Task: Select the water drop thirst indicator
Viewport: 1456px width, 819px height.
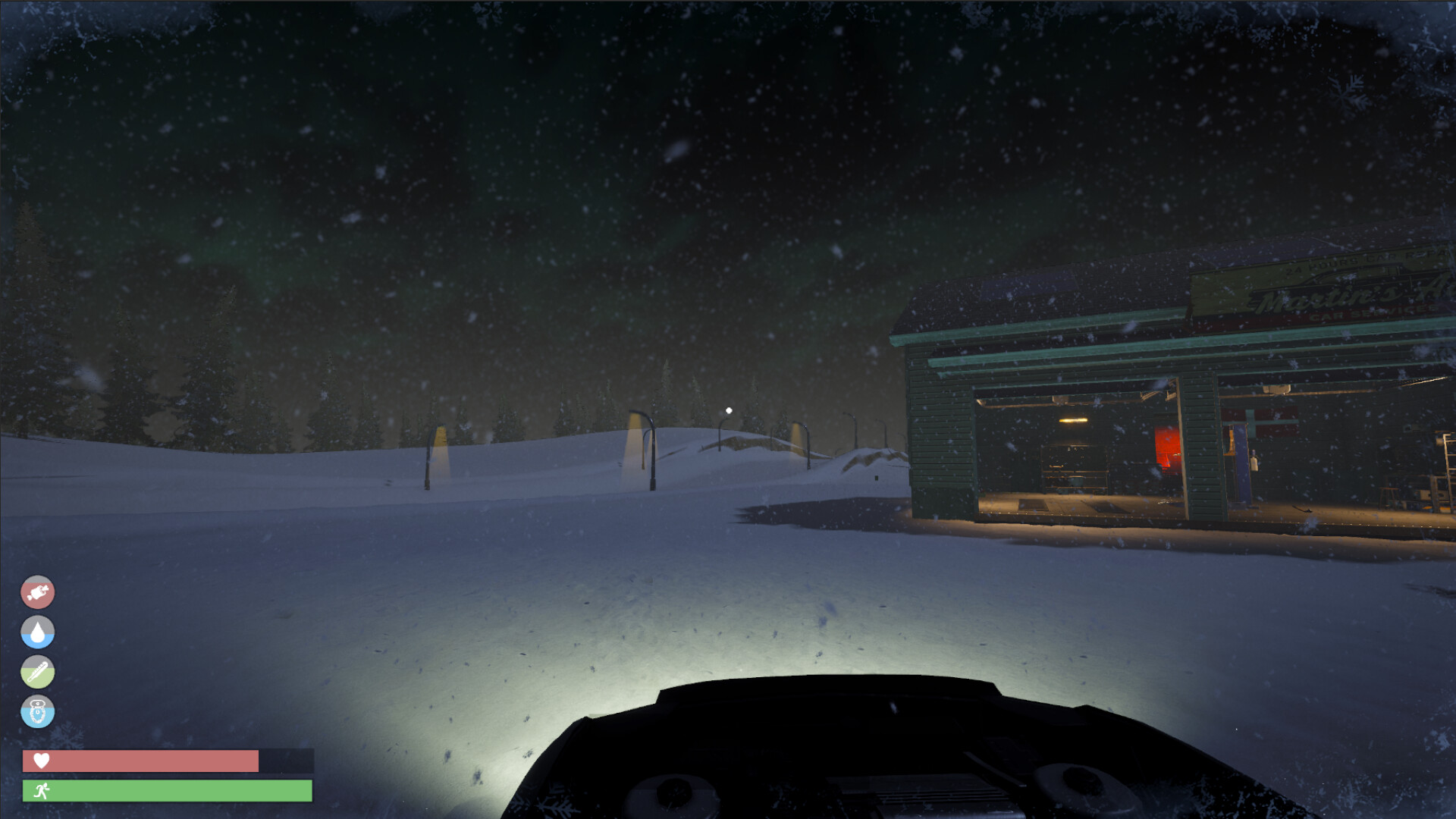Action: click(38, 633)
